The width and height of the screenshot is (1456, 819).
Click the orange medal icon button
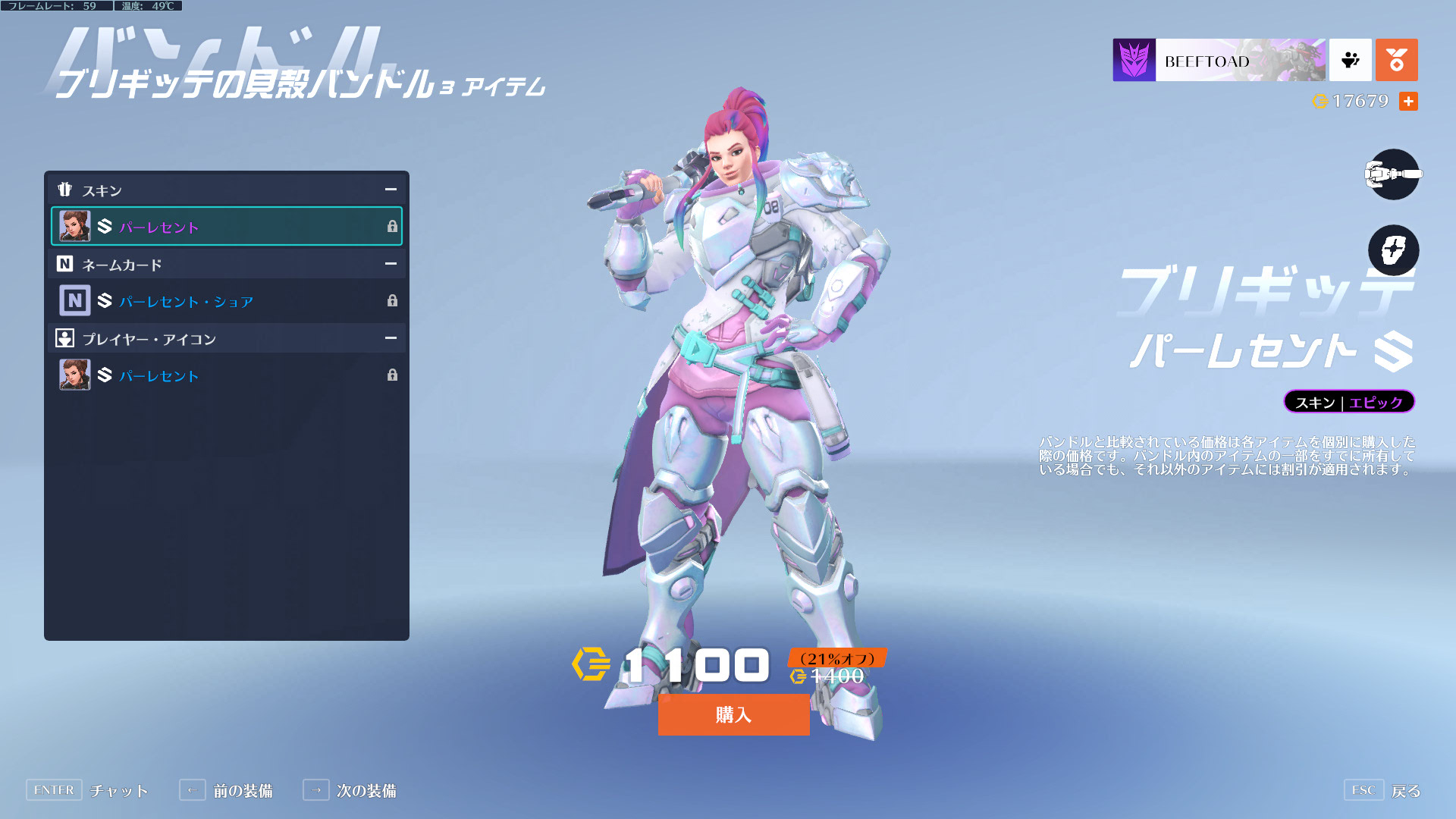(1396, 60)
